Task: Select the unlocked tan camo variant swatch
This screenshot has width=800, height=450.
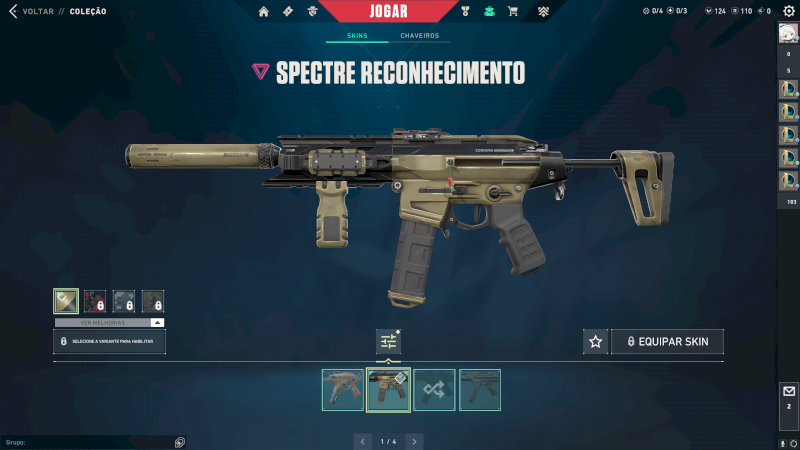Action: pos(66,301)
